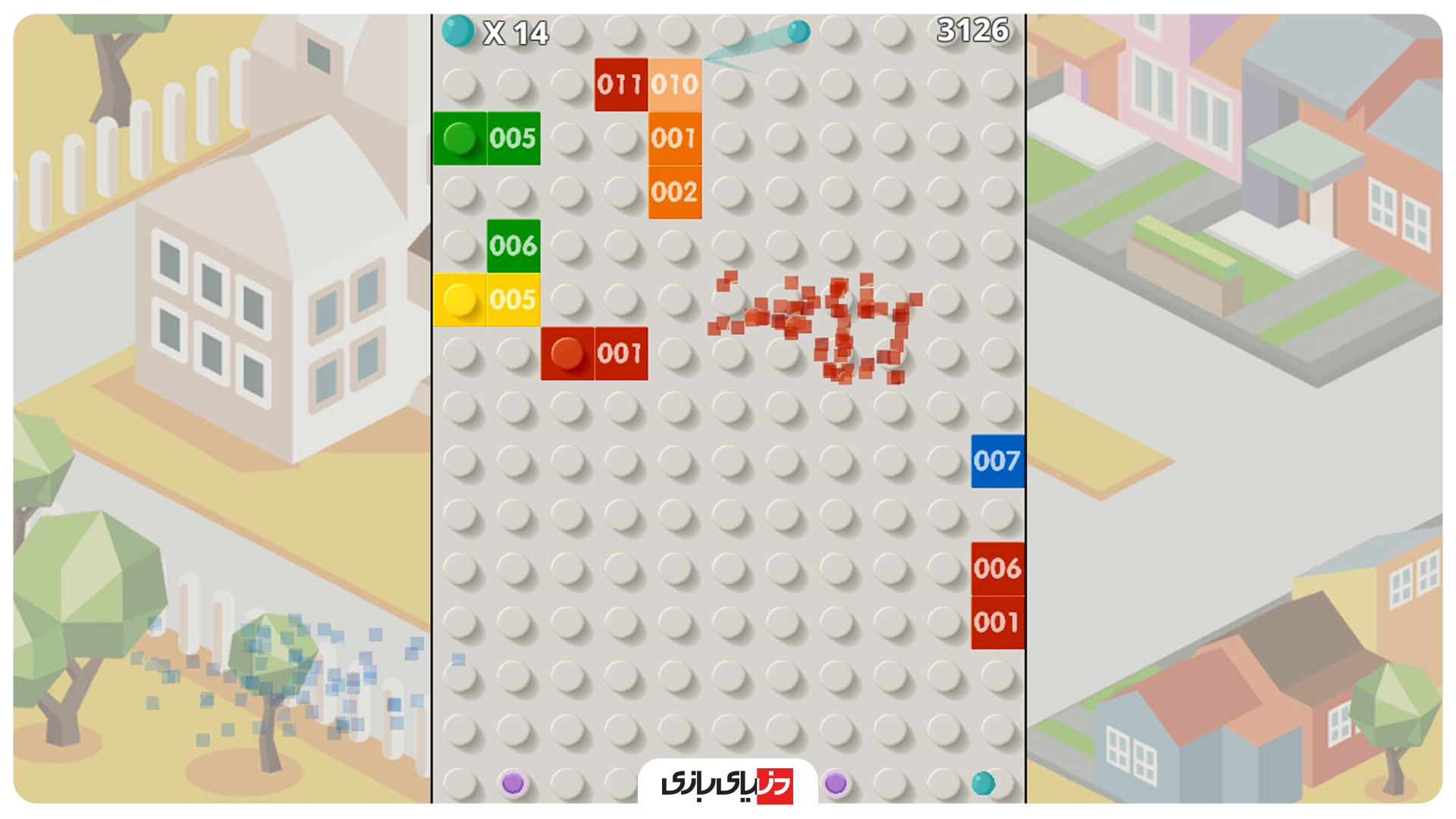Click the red brick 001 at right edge
The image size is (1456, 819).
(x=997, y=622)
